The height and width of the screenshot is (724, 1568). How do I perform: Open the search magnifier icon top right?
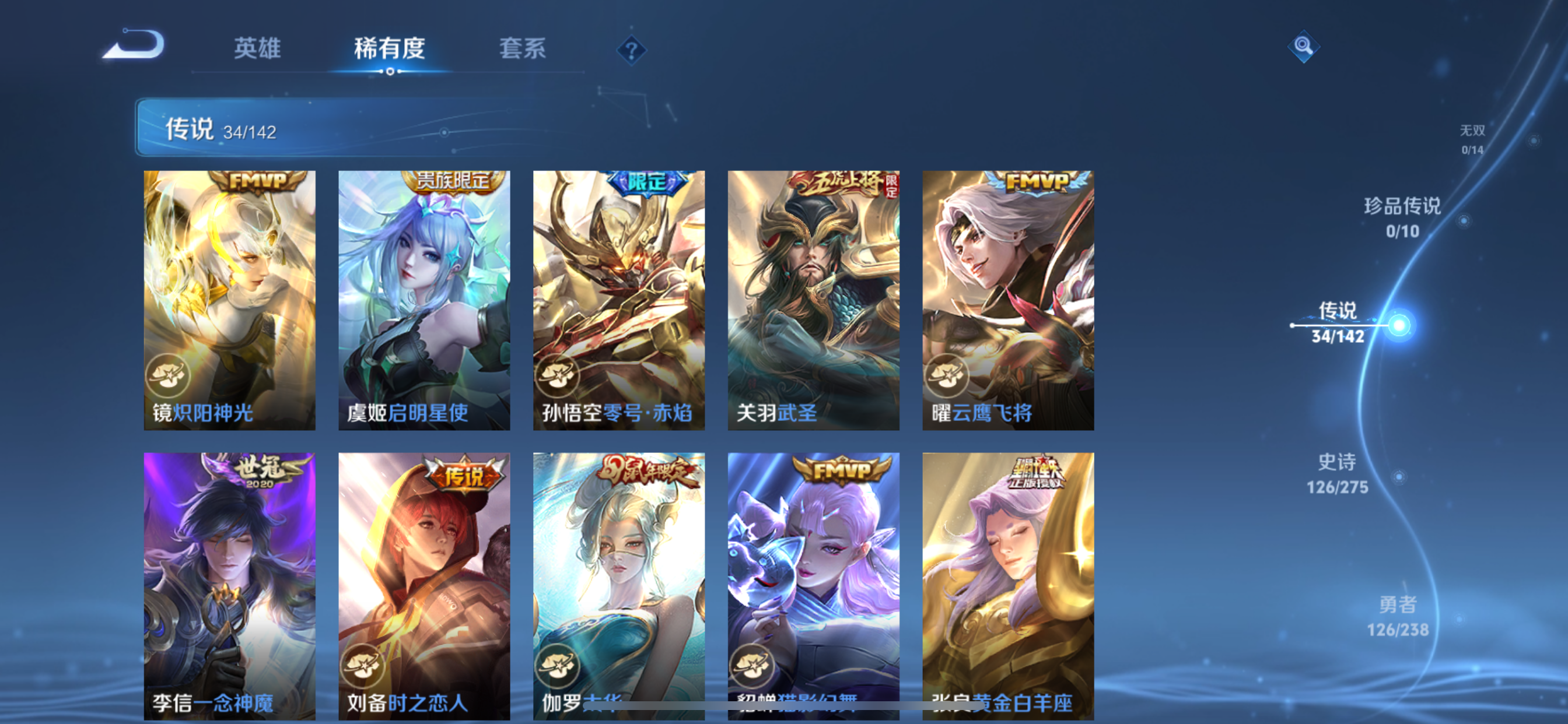(x=1303, y=47)
